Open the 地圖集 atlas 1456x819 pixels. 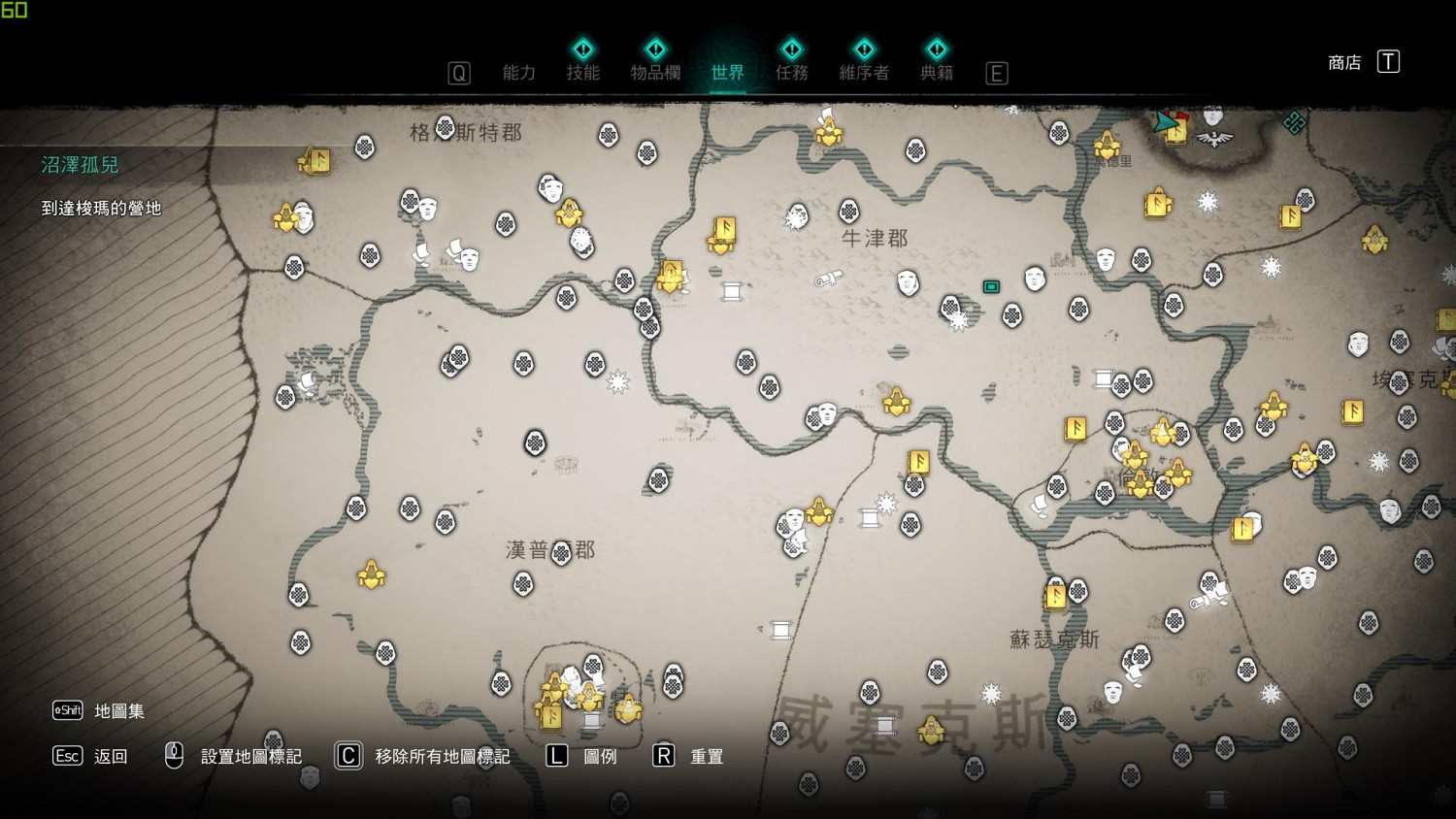click(116, 710)
